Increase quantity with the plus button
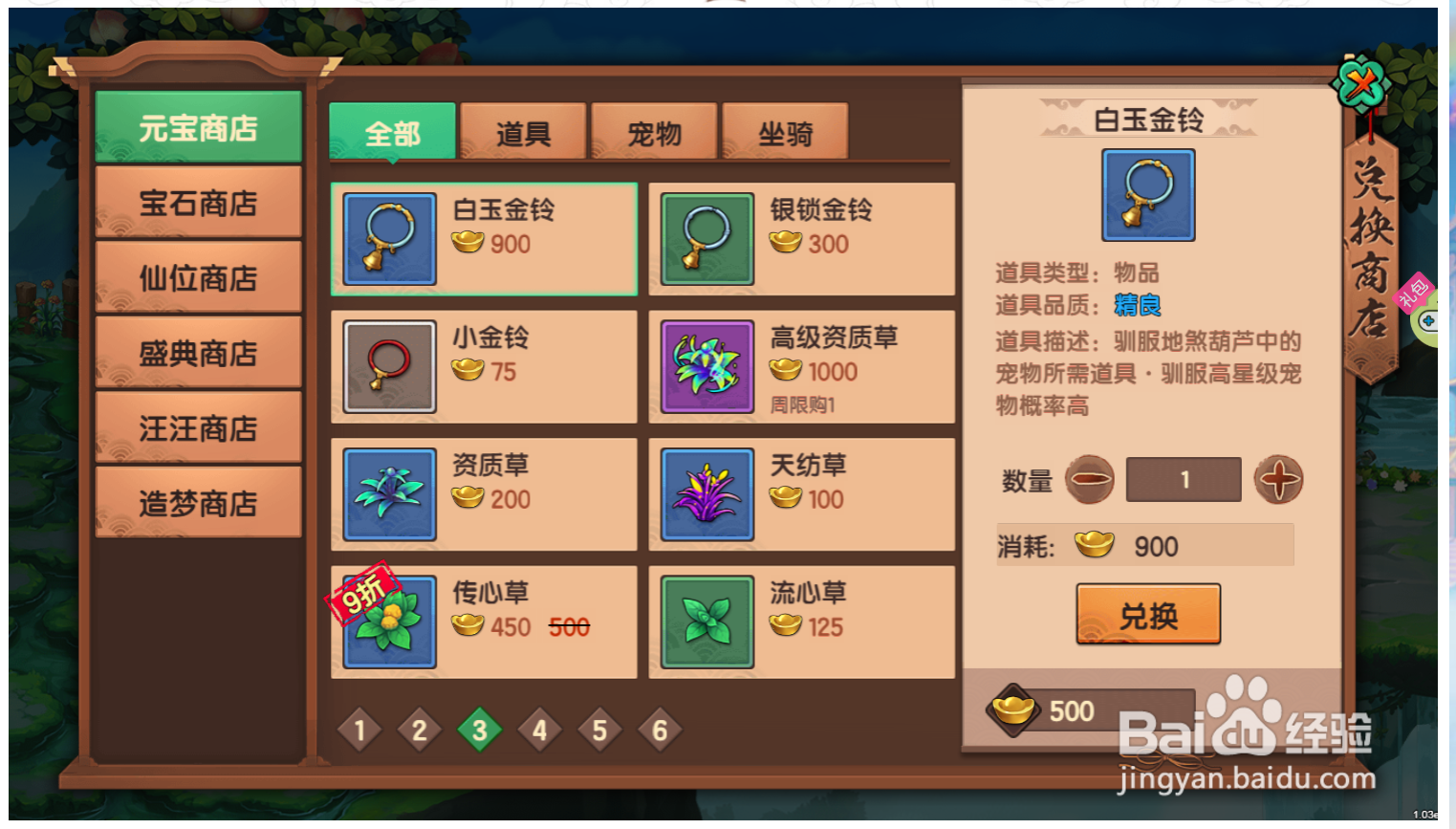Image resolution: width=1456 pixels, height=829 pixels. click(1280, 479)
